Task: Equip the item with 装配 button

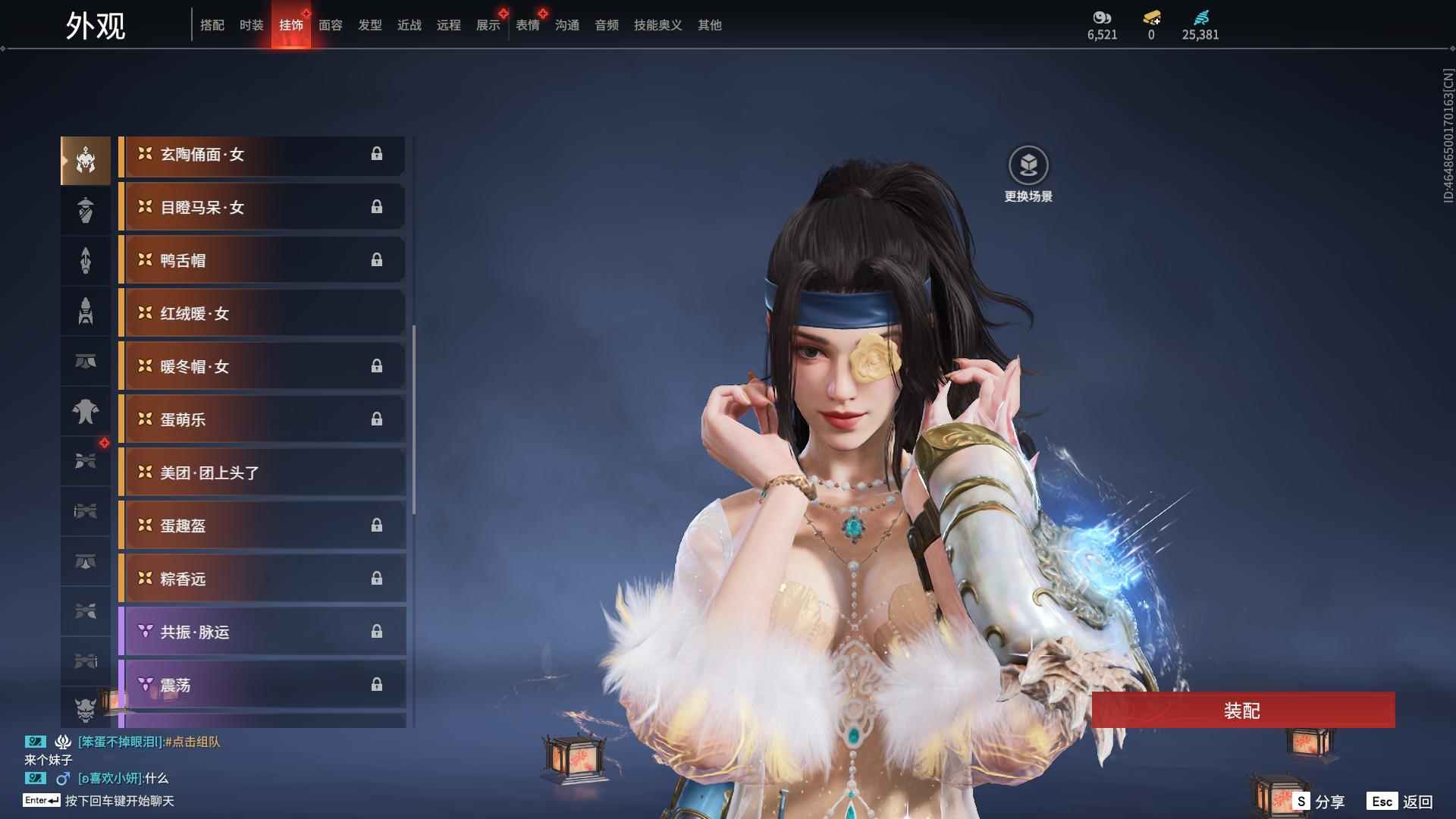Action: point(1242,711)
